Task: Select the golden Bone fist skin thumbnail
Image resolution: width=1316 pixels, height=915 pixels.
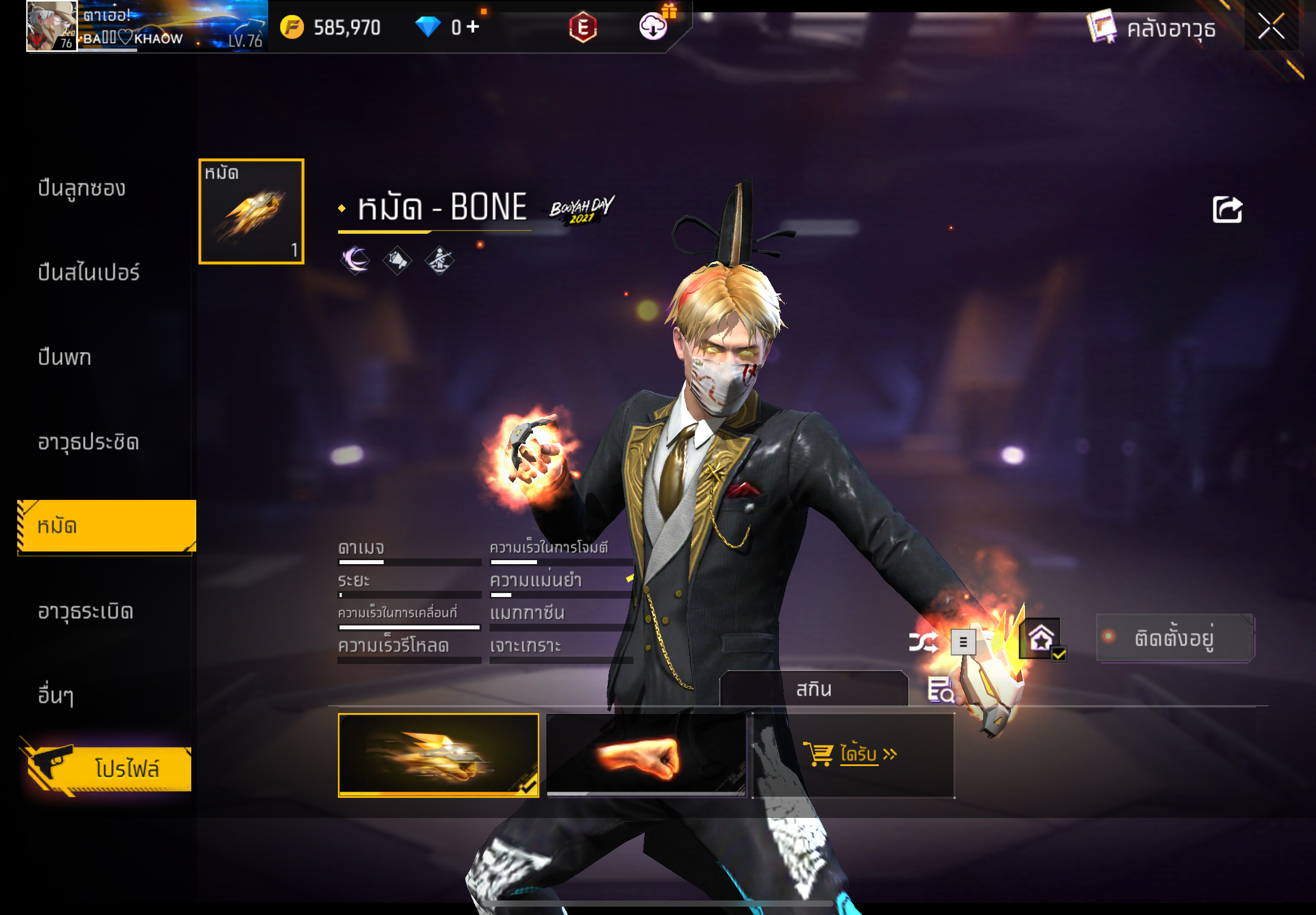Action: click(438, 755)
